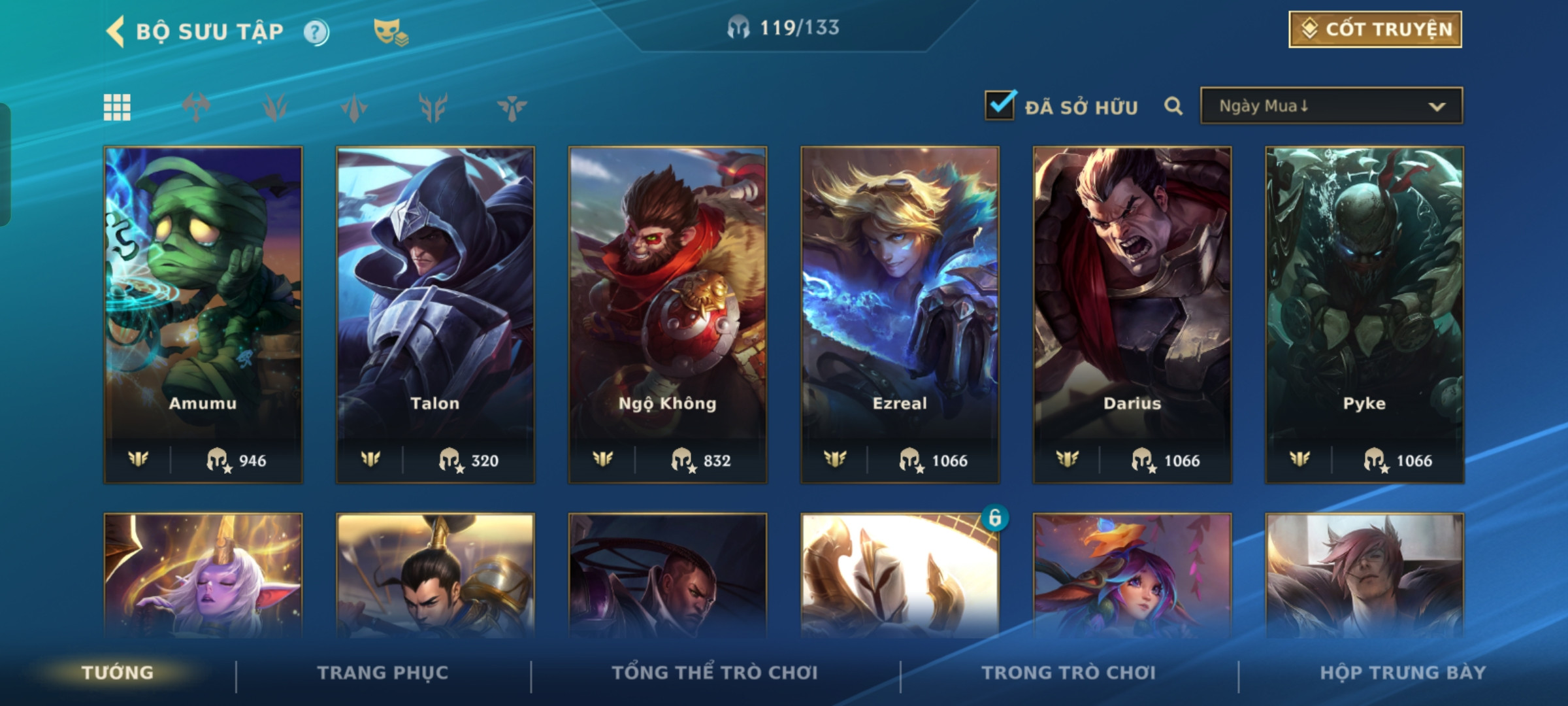Go back from Bộ Sưu Tập screen
Image resolution: width=1568 pixels, height=706 pixels.
click(x=116, y=31)
